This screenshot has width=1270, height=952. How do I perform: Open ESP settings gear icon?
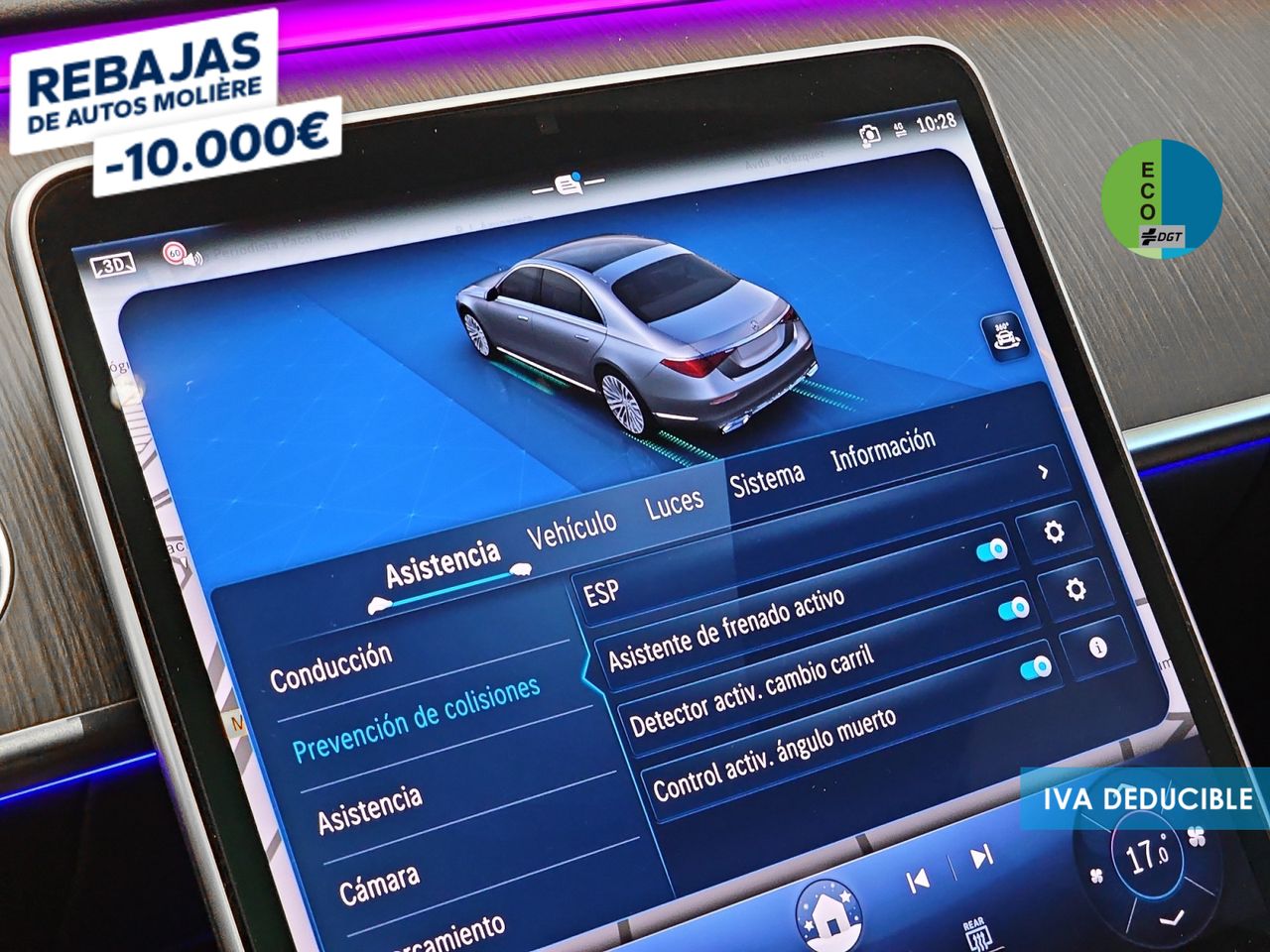click(1054, 532)
